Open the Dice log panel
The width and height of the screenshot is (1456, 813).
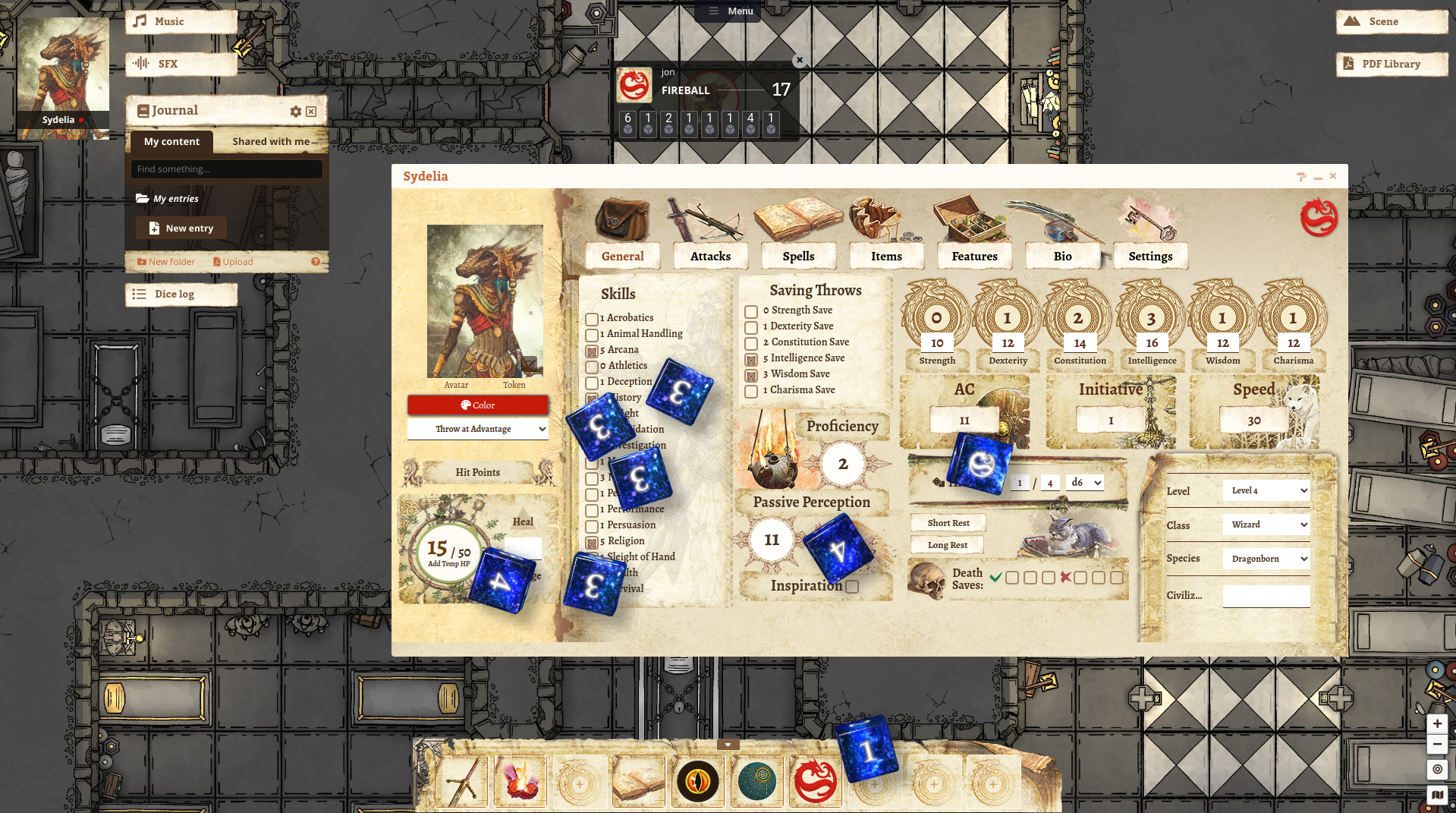click(x=181, y=294)
